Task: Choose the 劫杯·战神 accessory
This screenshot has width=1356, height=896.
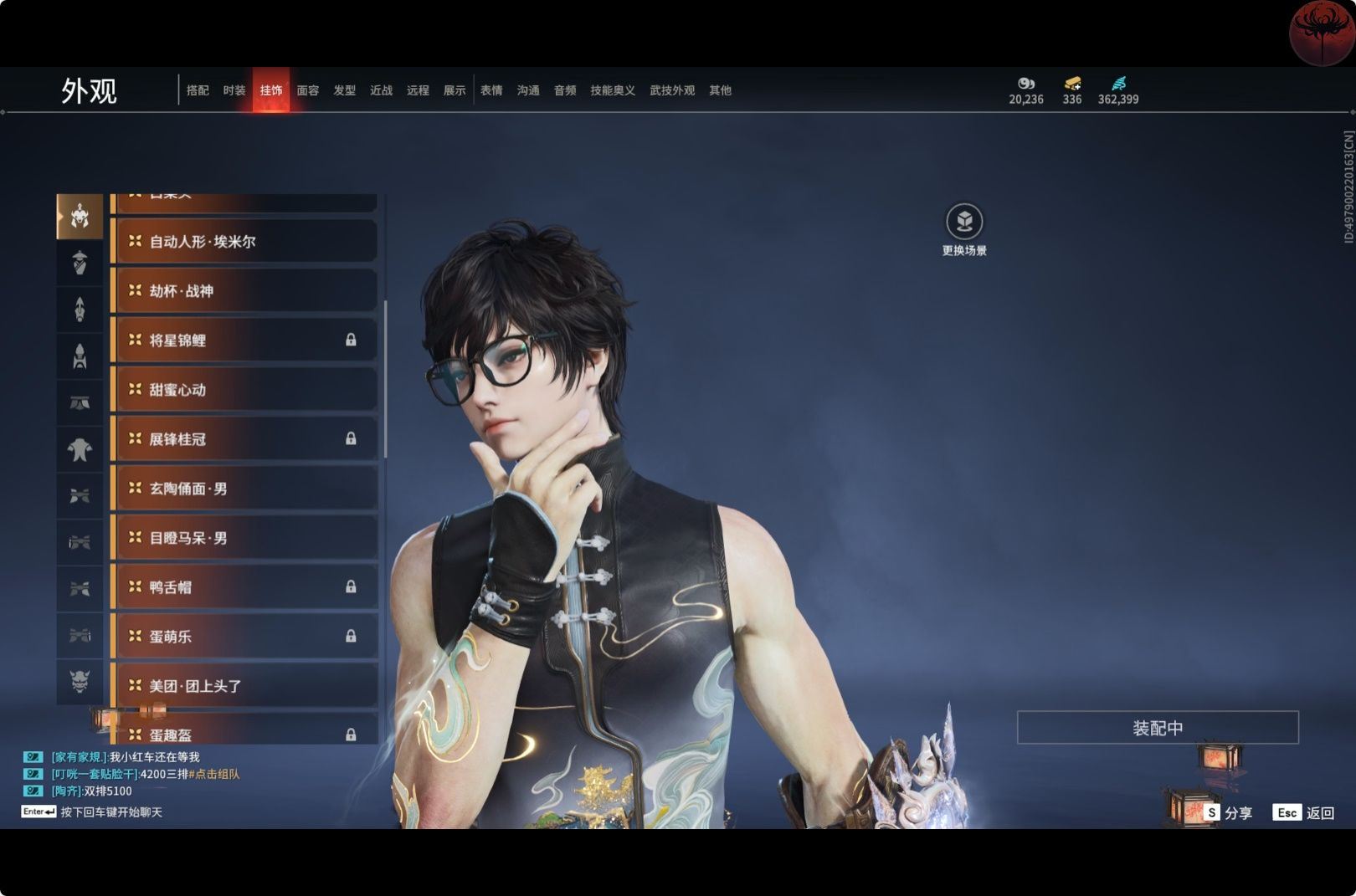Action: pos(244,291)
